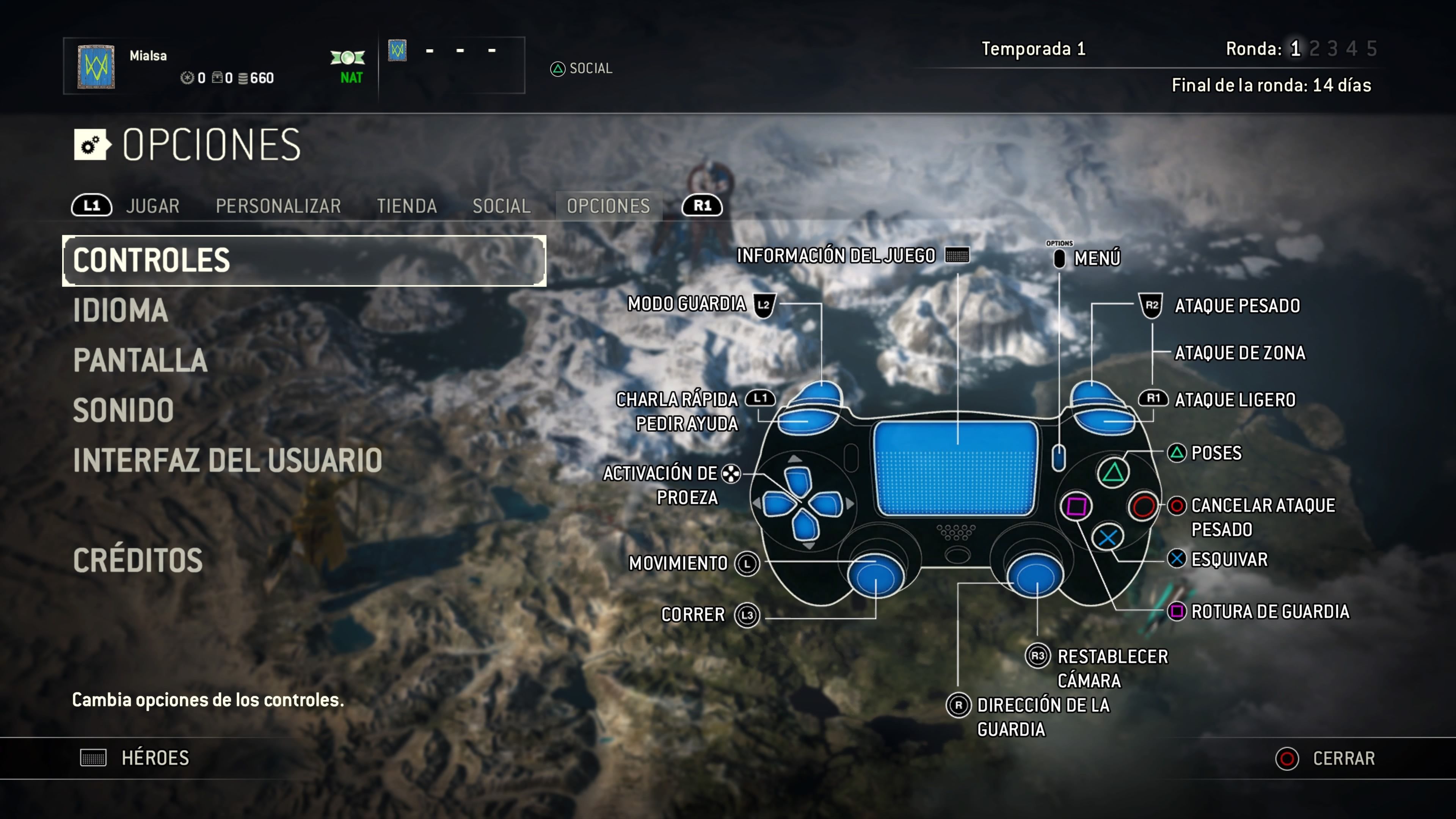
Task: Select the Social tab
Action: point(501,206)
